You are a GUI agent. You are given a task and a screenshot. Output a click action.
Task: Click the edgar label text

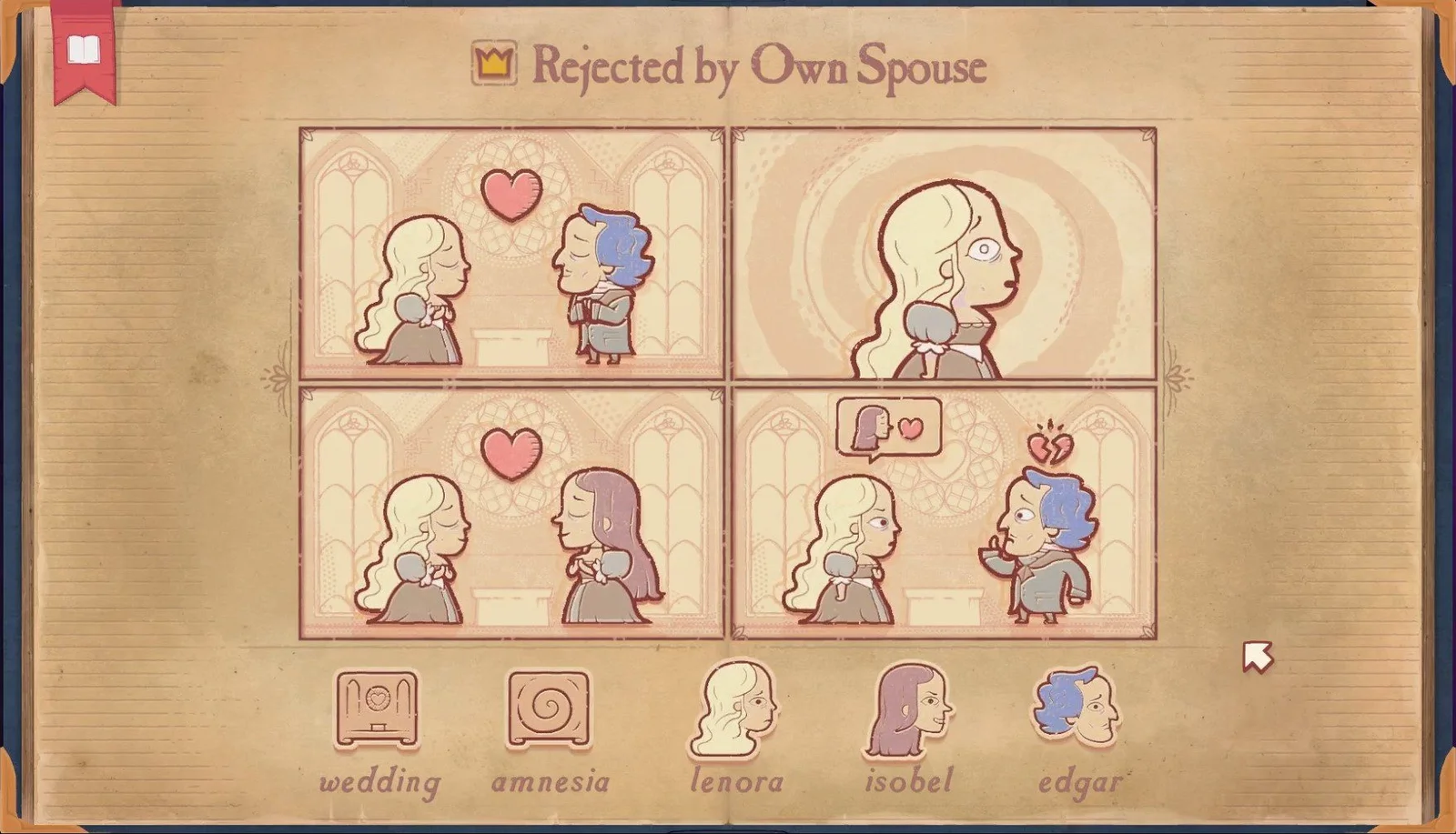1079,780
